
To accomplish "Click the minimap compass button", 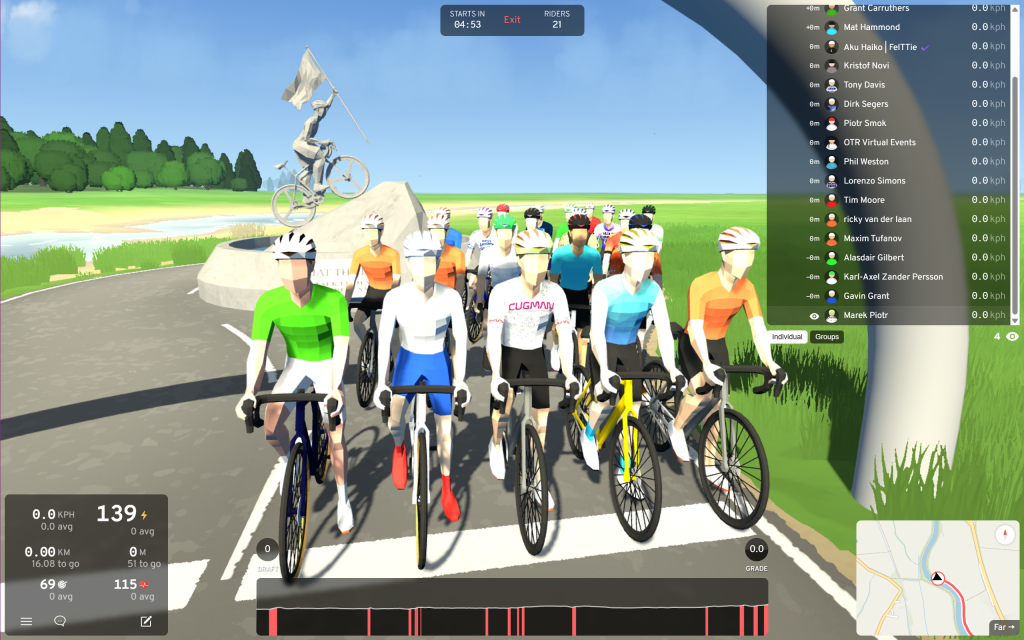I will pyautogui.click(x=1004, y=535).
